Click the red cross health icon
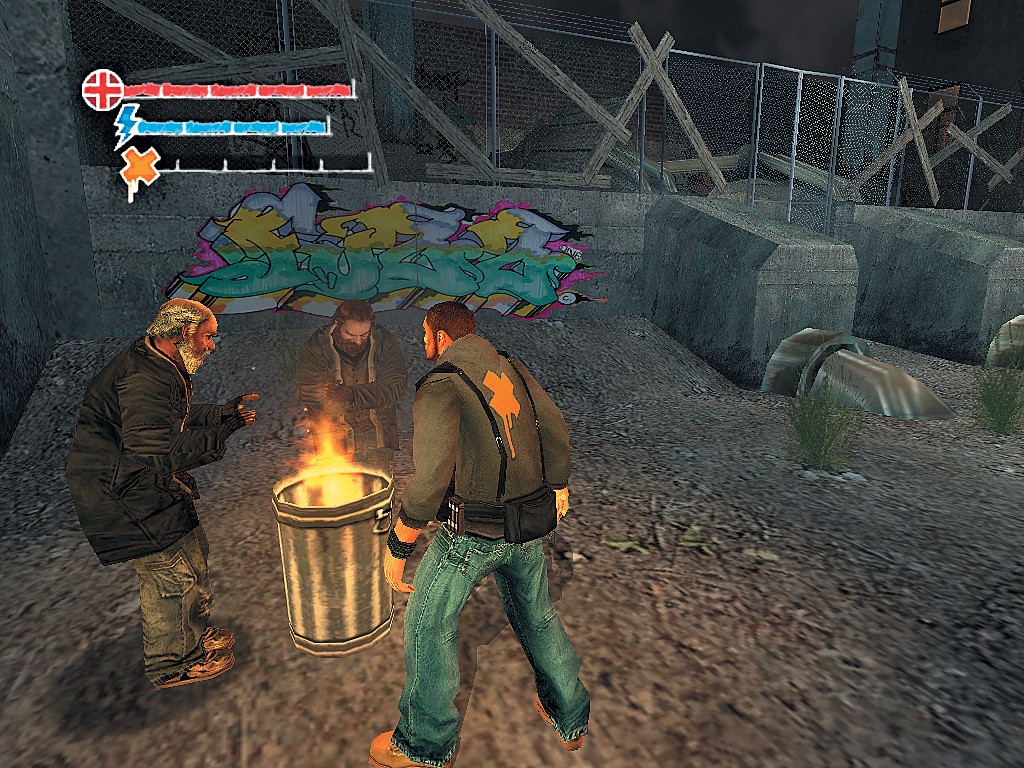 [101, 88]
